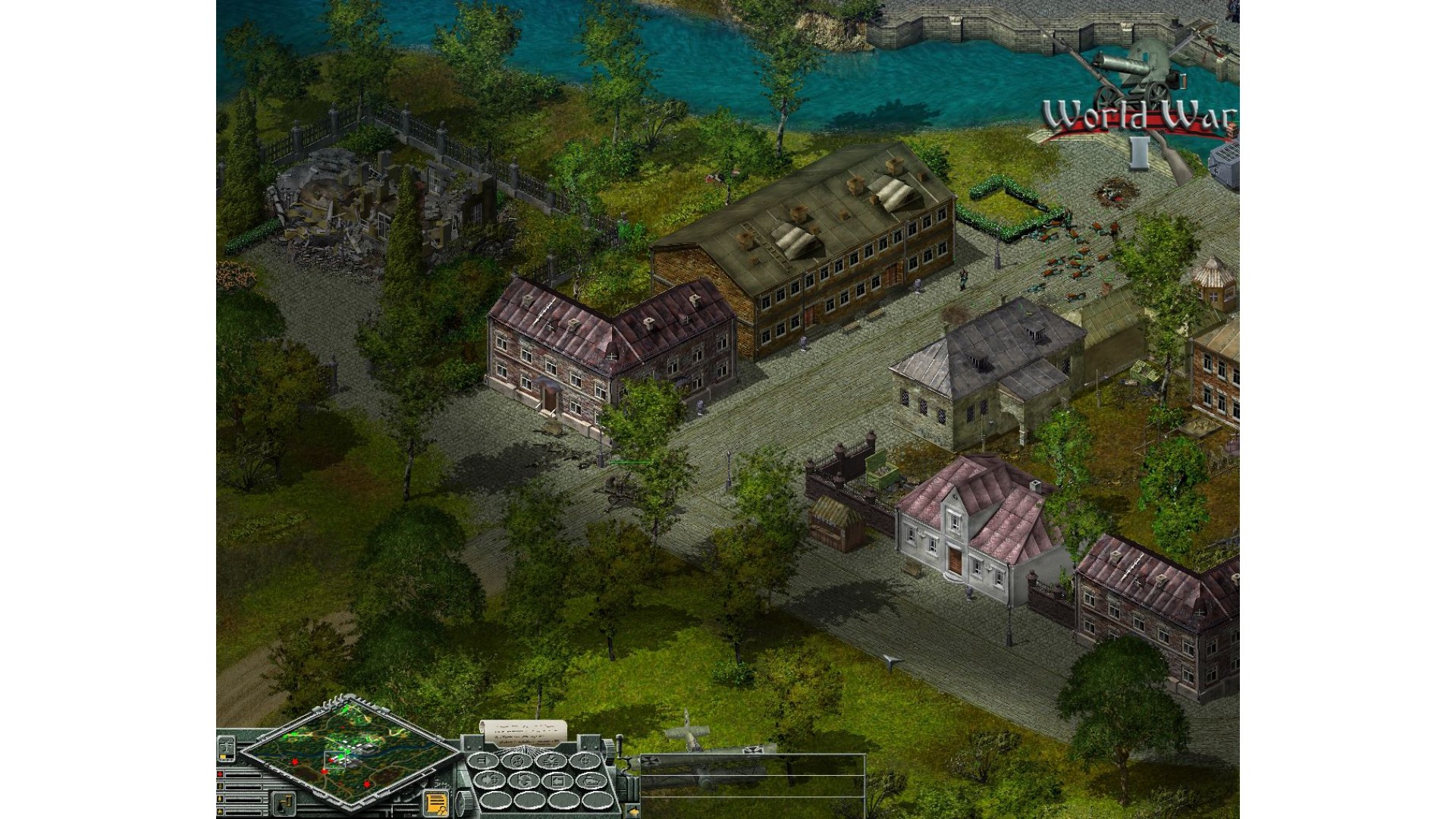Viewport: 1456px width, 819px height.
Task: Click the pipe-shaped button below the minimap
Action: click(284, 802)
